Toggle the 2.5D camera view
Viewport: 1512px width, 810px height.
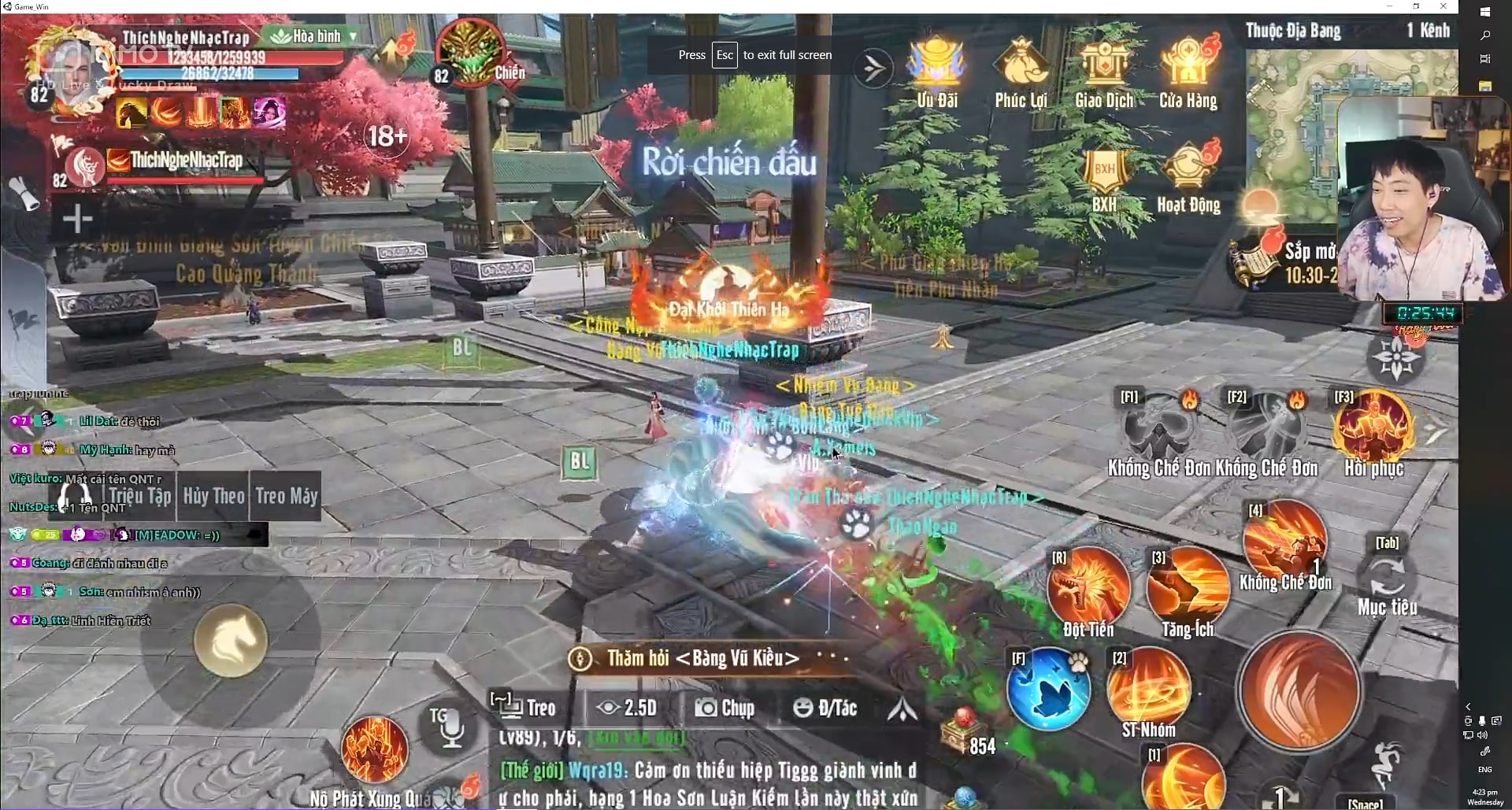click(x=627, y=707)
